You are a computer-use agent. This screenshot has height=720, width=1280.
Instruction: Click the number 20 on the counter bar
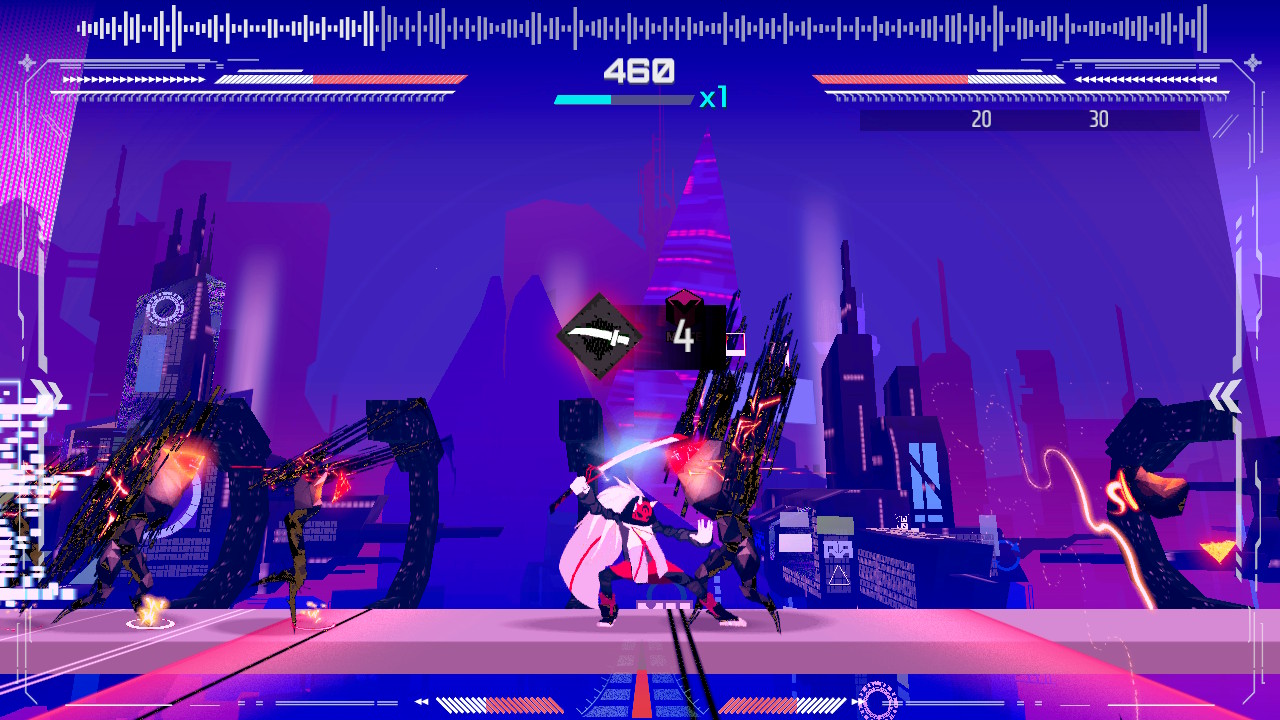tap(981, 118)
